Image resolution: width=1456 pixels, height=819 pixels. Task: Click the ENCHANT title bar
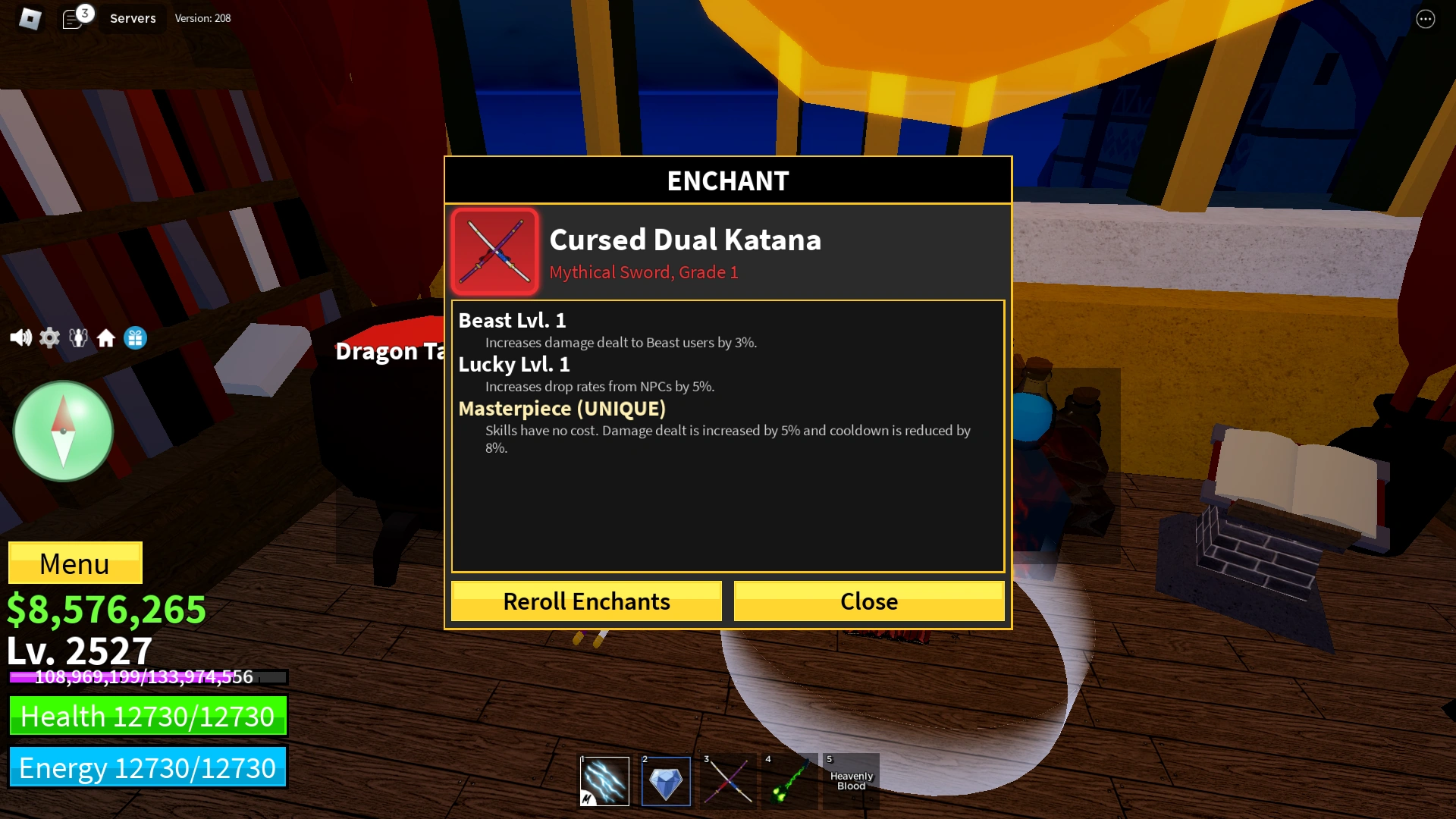coord(727,180)
